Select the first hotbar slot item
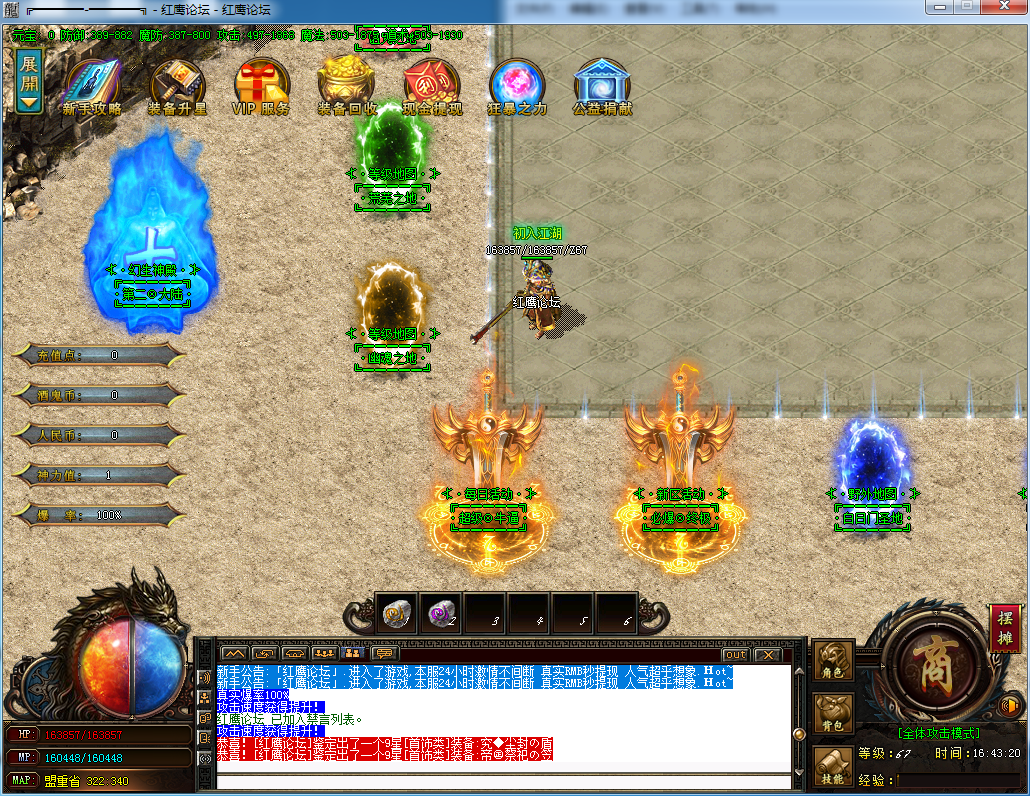Image resolution: width=1030 pixels, height=796 pixels. 395,614
